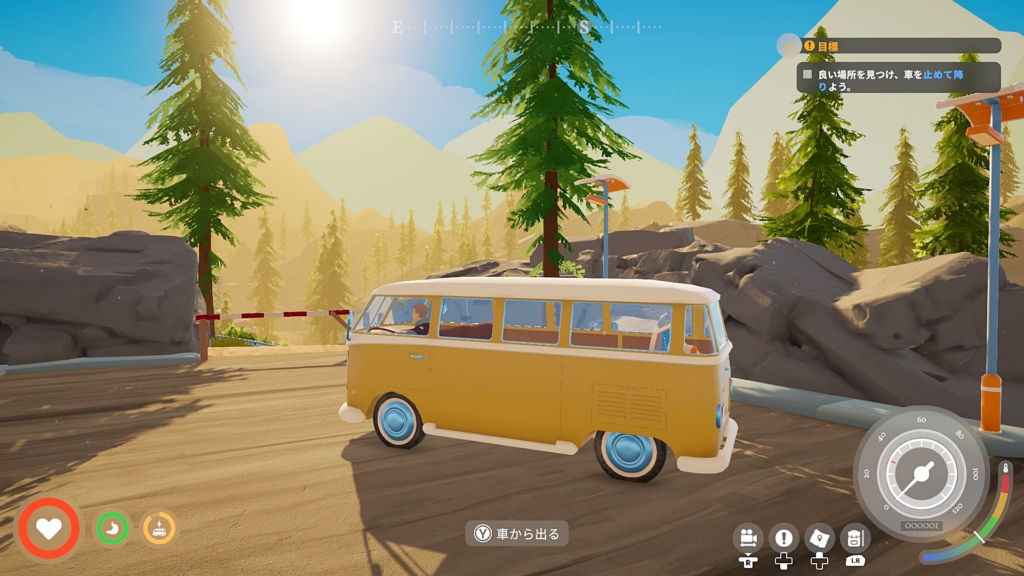Click the compass strip at the top
This screenshot has width=1024, height=576.
click(515, 27)
